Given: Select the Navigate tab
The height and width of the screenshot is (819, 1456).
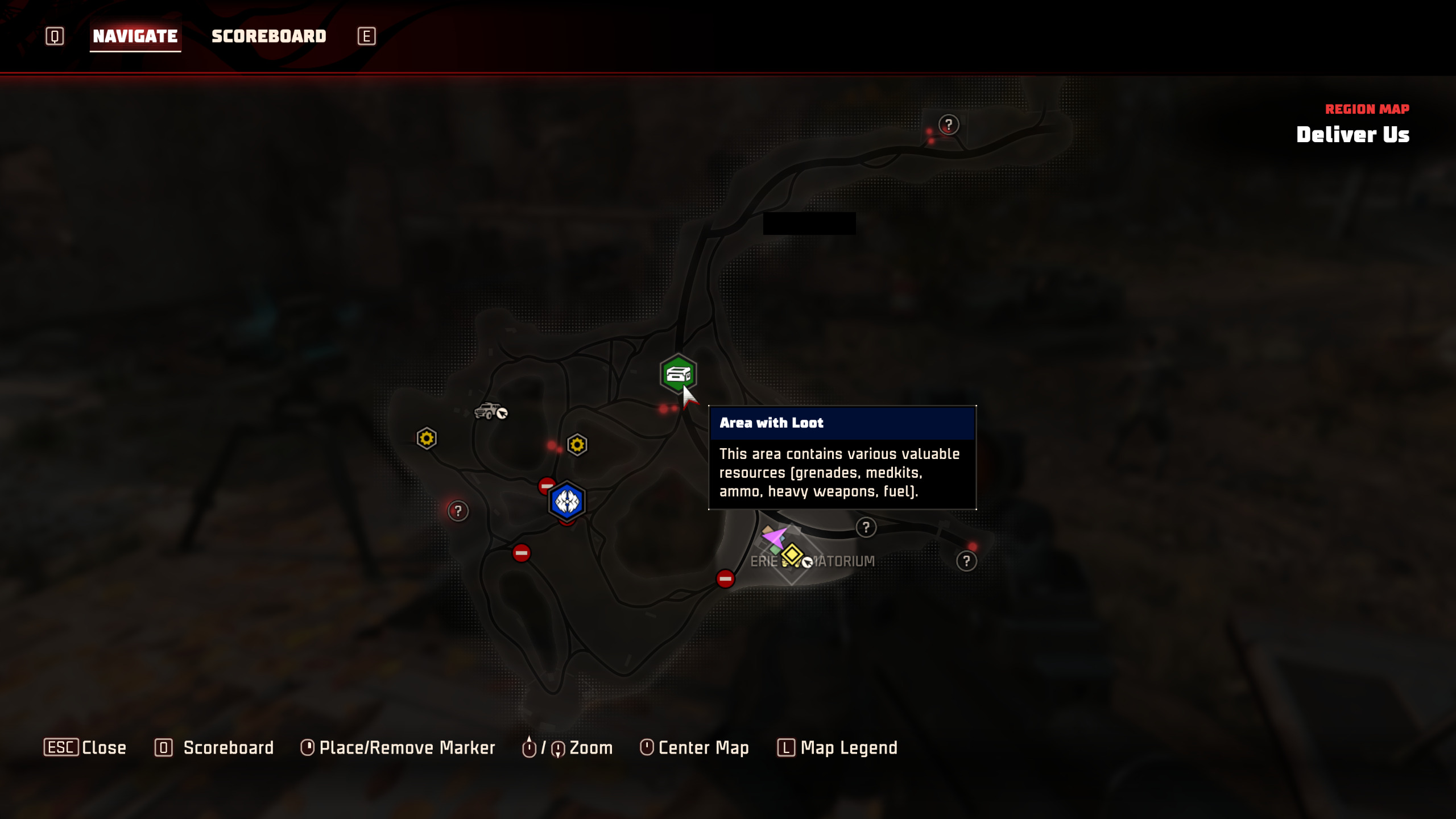Looking at the screenshot, I should (x=135, y=36).
